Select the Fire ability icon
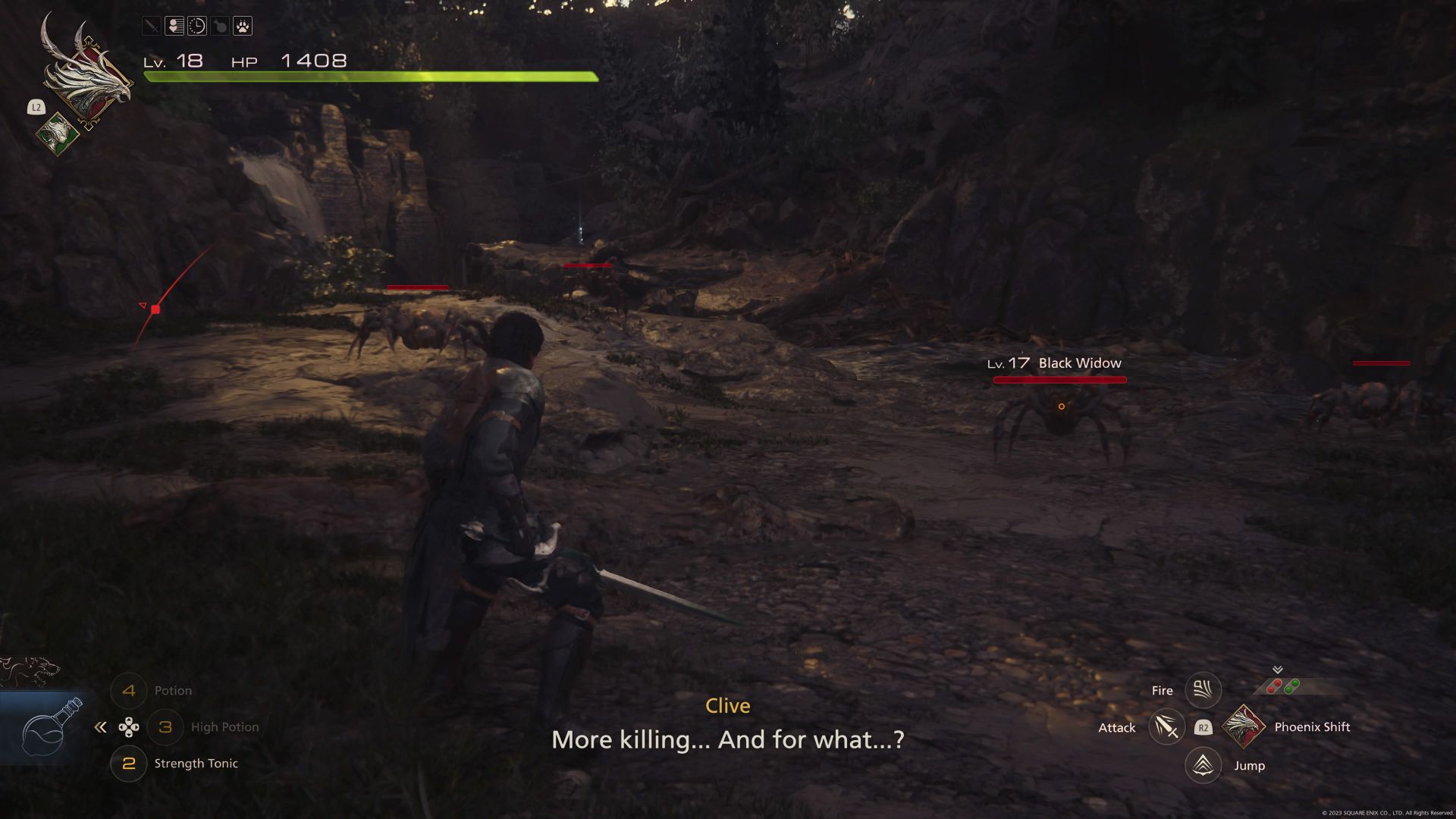 tap(1203, 690)
